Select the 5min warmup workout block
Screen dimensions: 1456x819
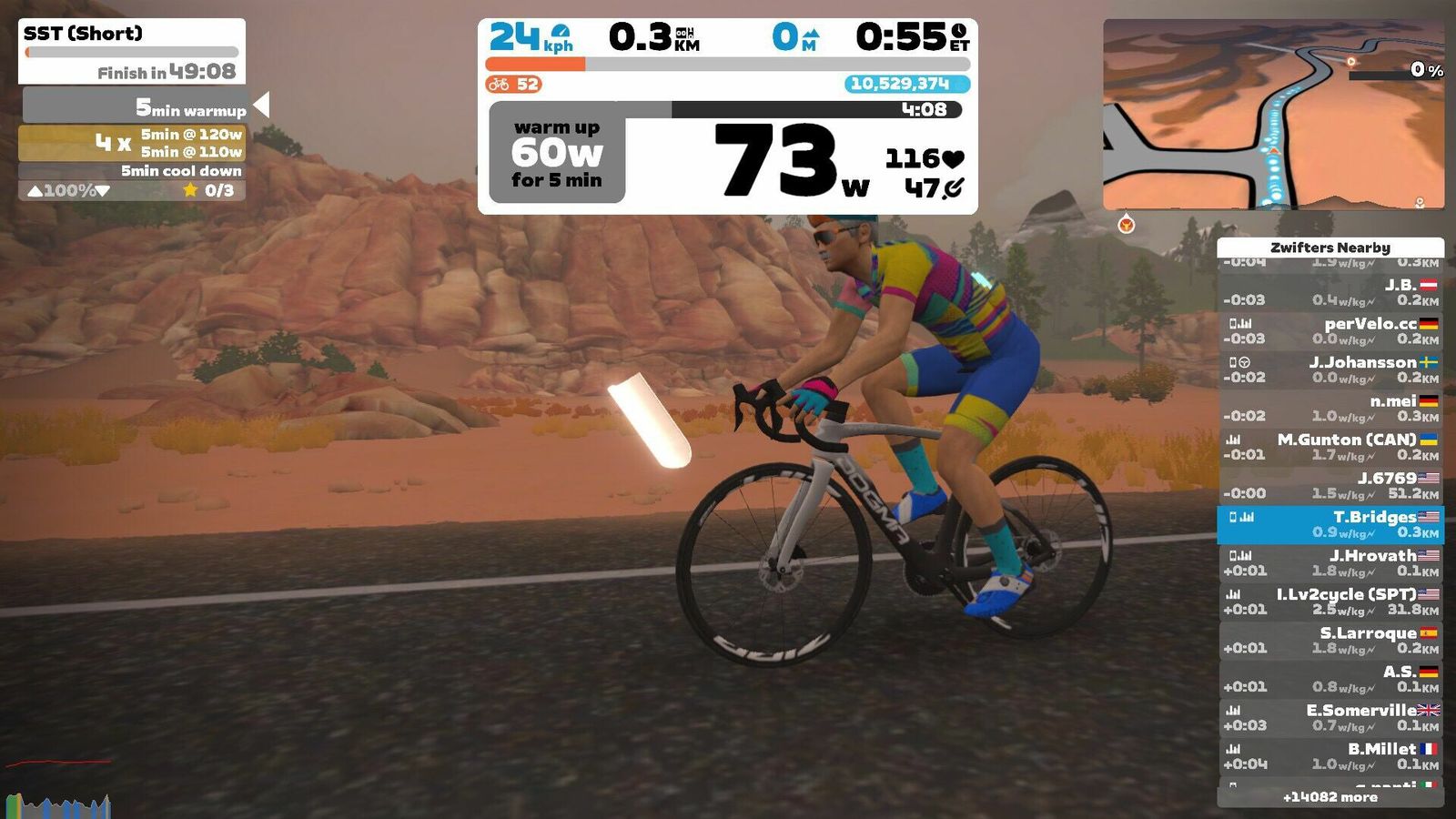pos(135,106)
